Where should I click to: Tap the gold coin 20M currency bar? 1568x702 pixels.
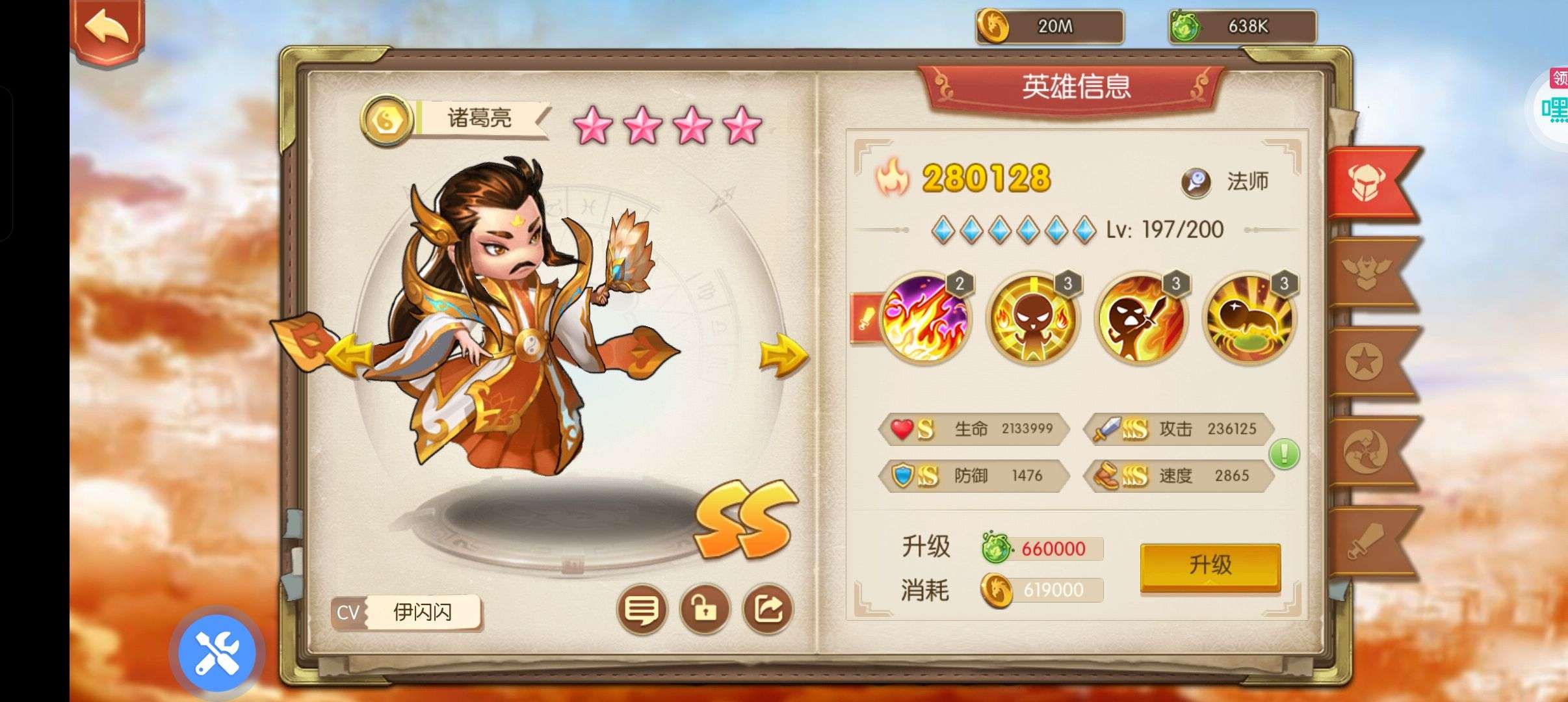coord(1050,27)
